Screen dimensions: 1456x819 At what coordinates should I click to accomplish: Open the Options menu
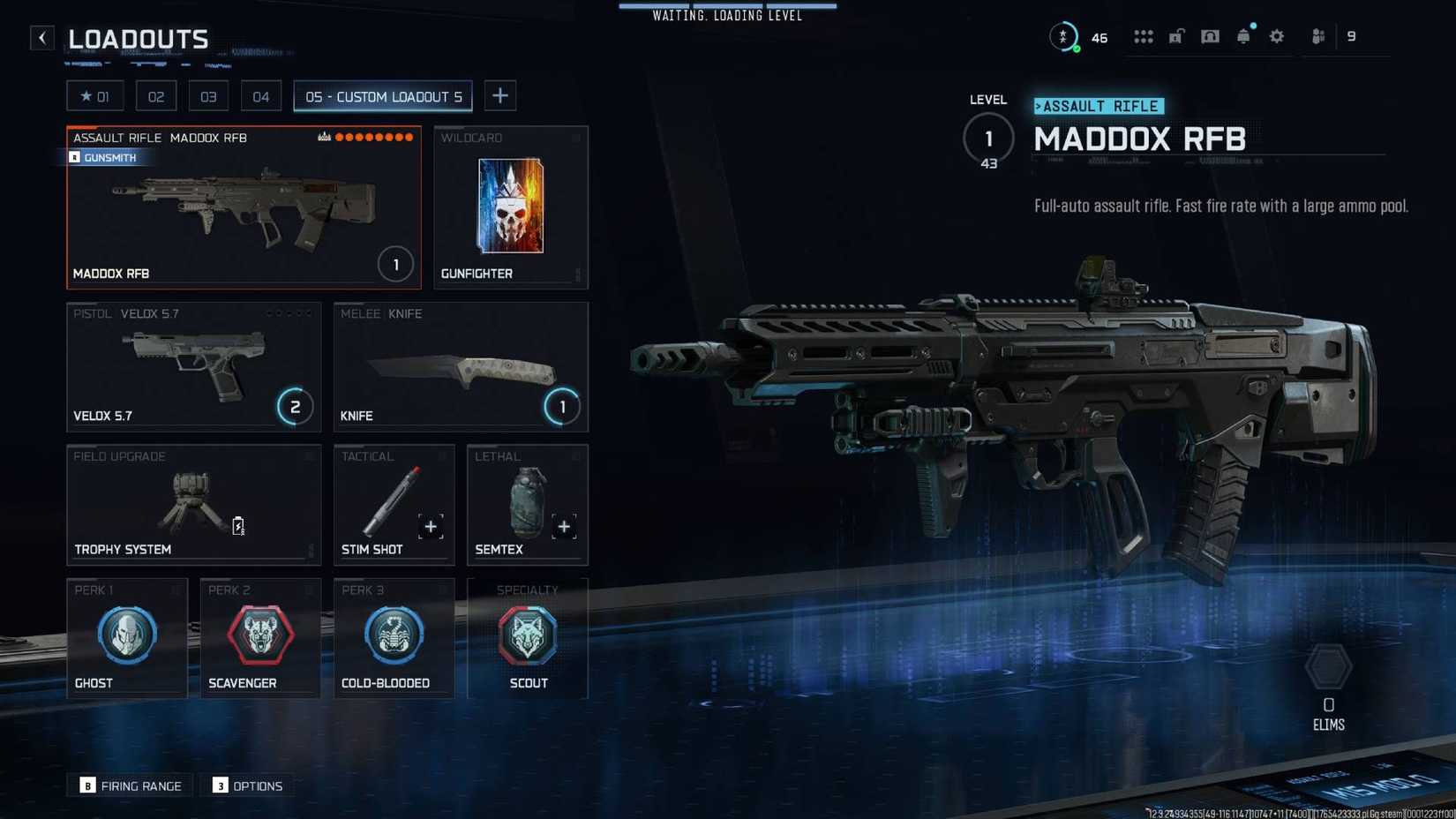248,785
